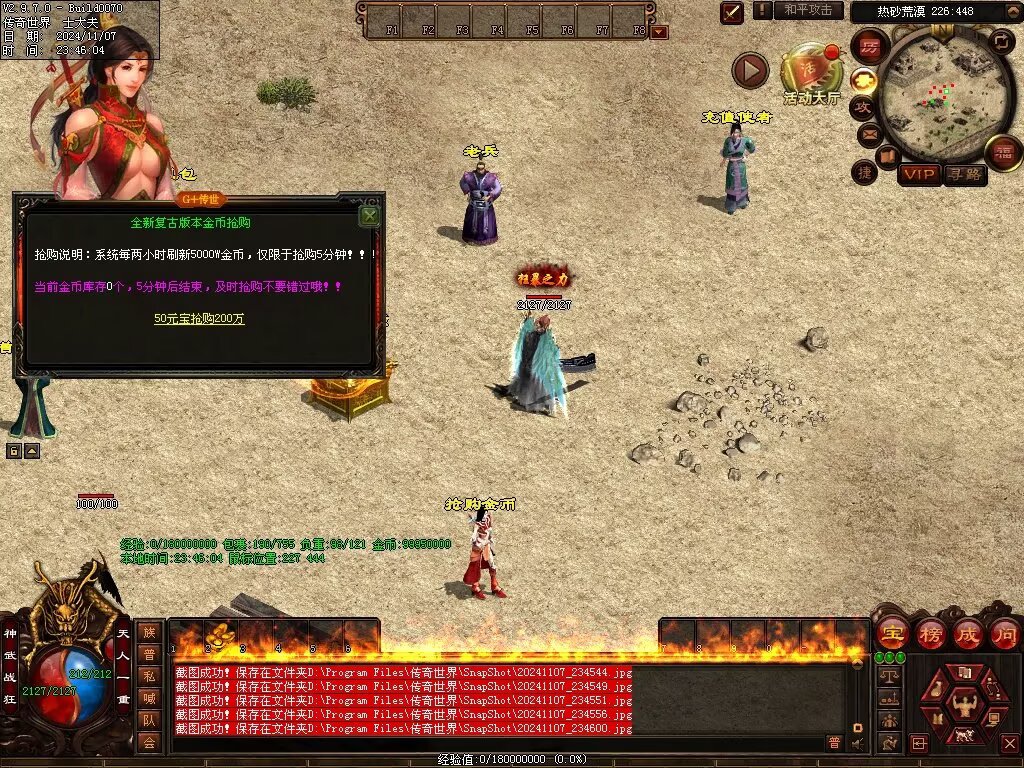Click the minimap's circular-arrows button
The width and height of the screenshot is (1024, 768).
coord(1001,41)
